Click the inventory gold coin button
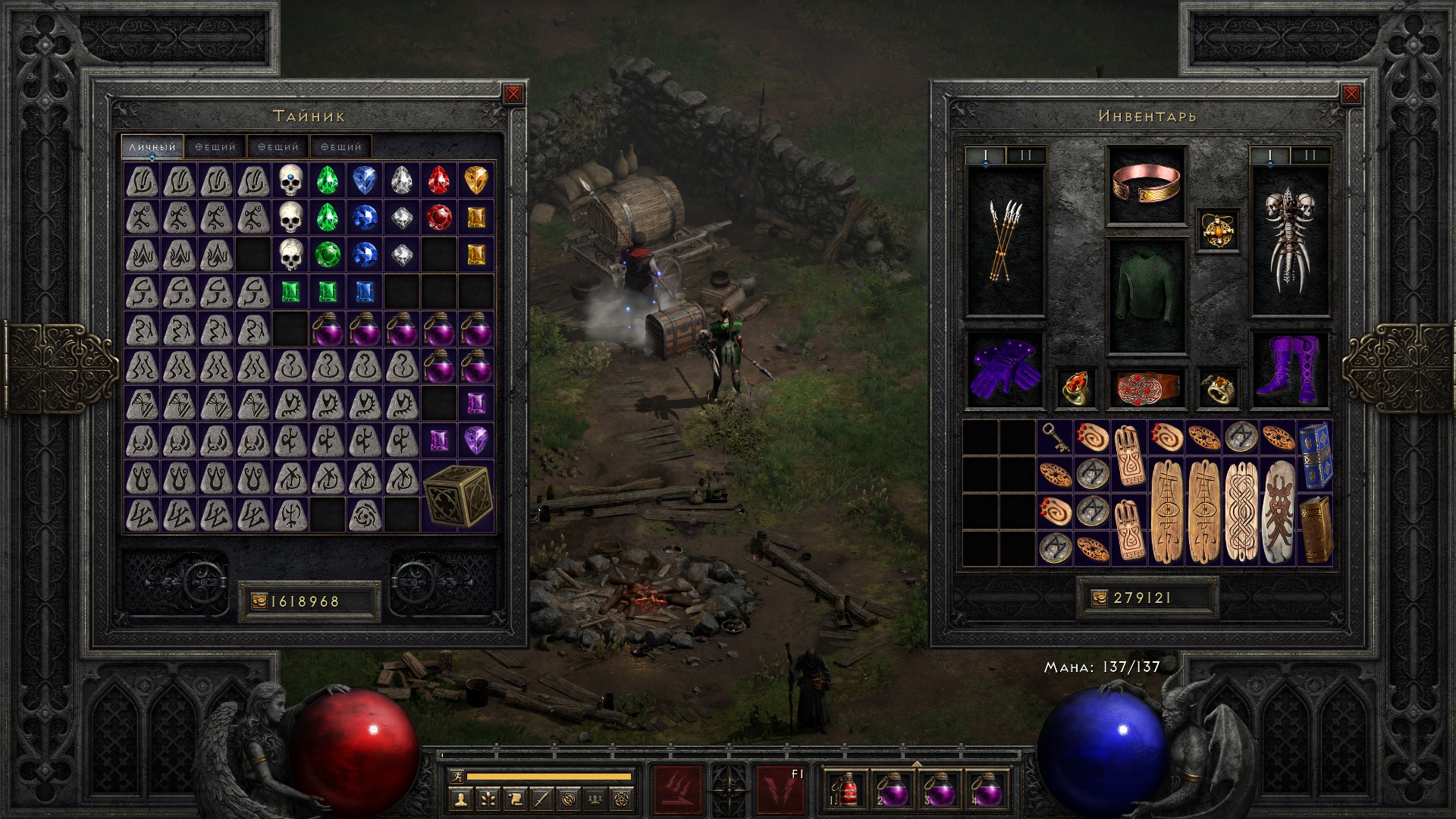The width and height of the screenshot is (1456, 819). point(1100,598)
